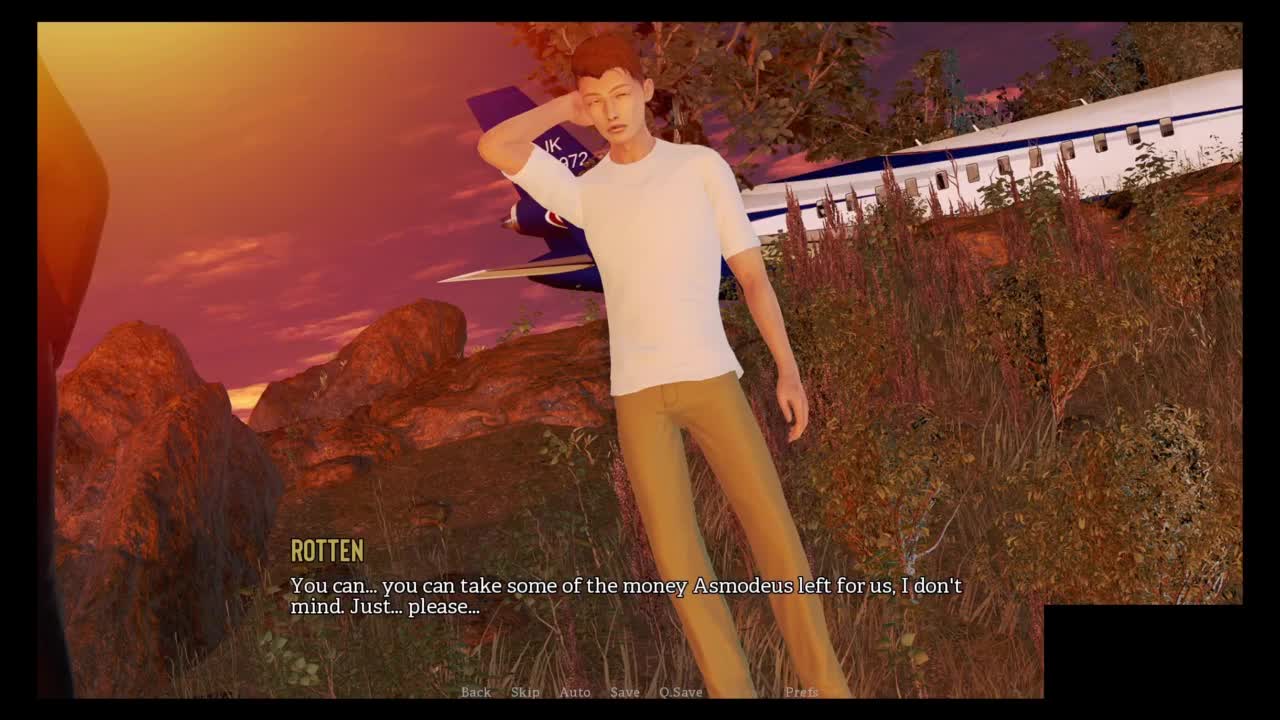Quick save using Q.Save

point(680,692)
